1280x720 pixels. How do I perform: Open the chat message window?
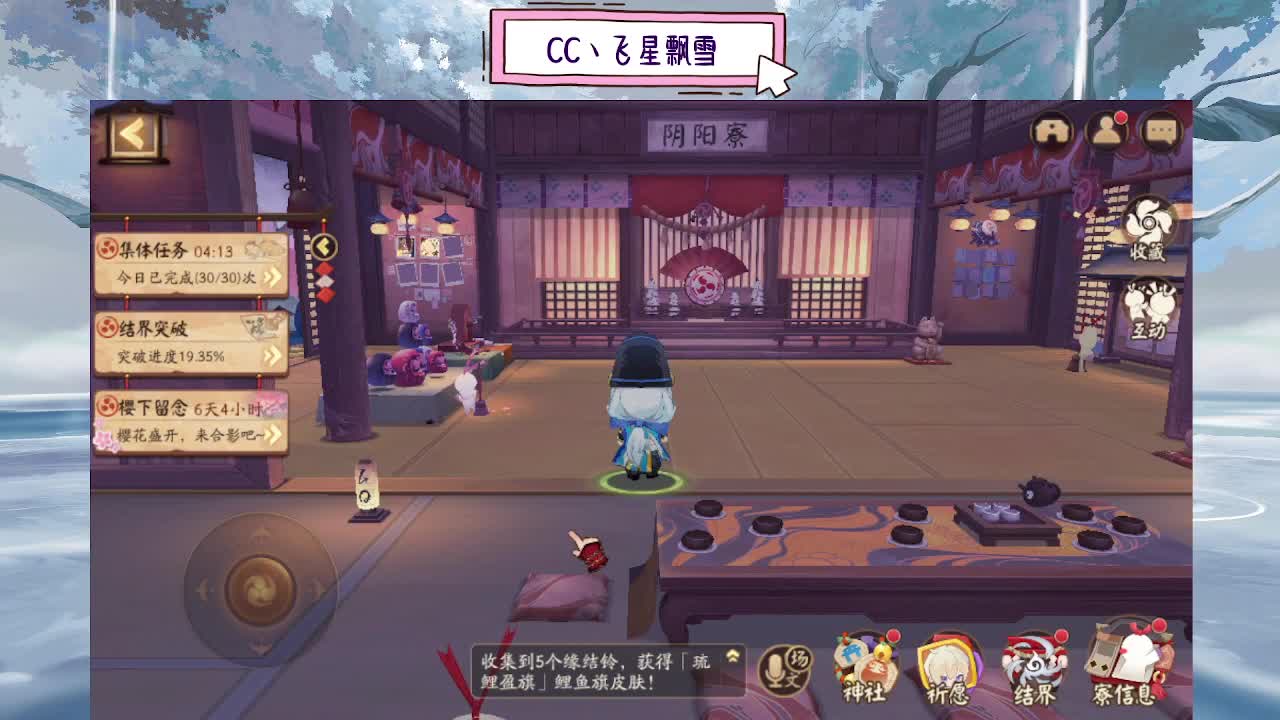pos(1162,131)
